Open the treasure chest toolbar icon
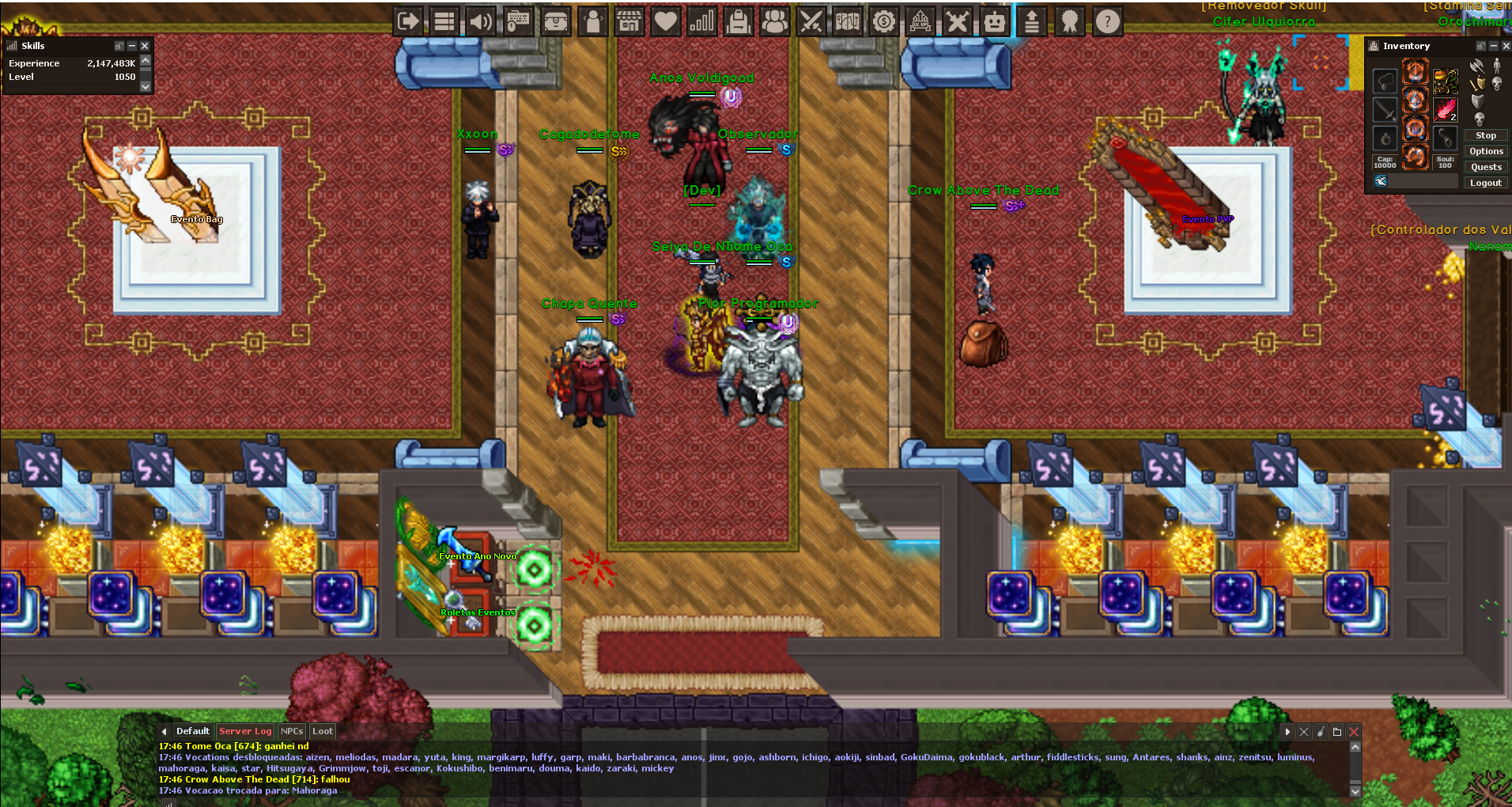 556,21
